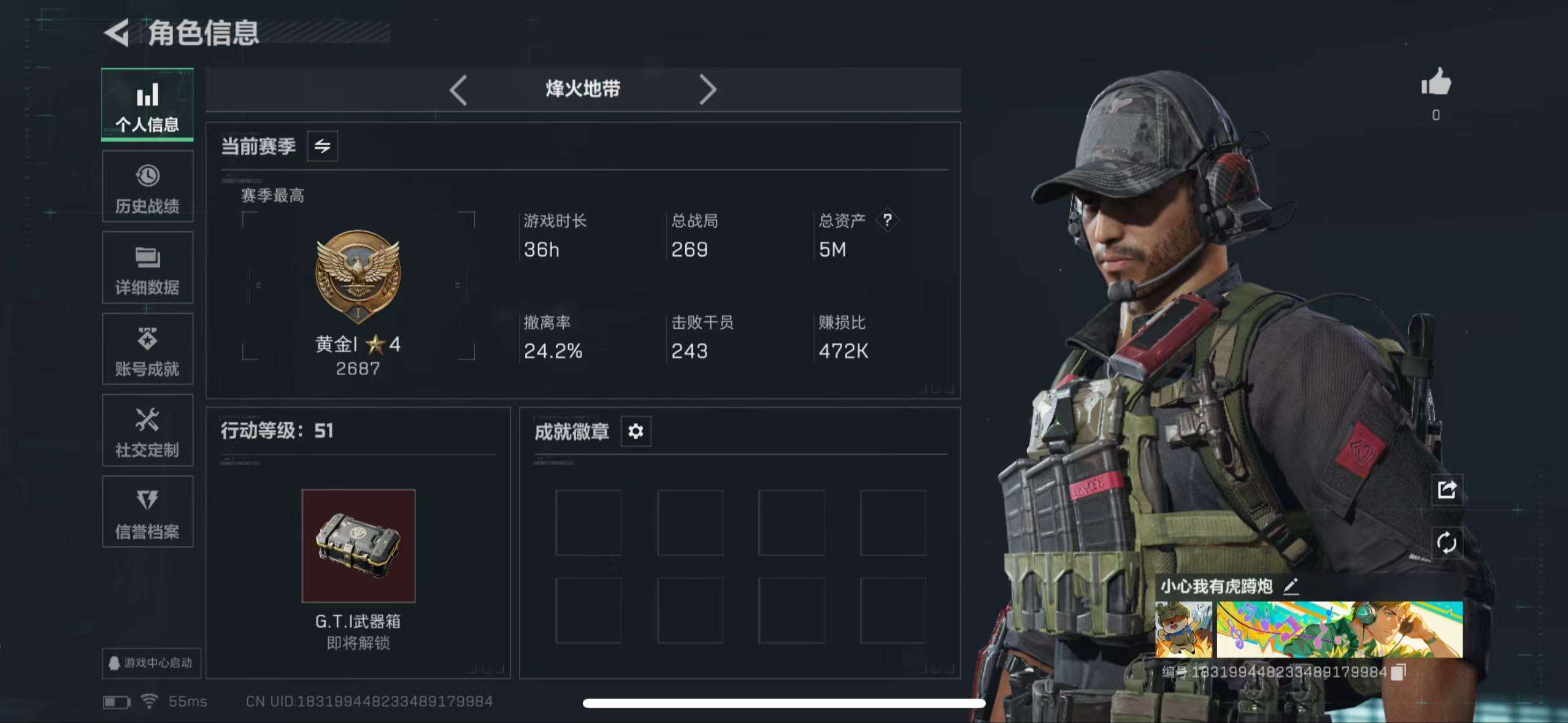
Task: Launch 游戏中心启动 button
Action: (149, 664)
